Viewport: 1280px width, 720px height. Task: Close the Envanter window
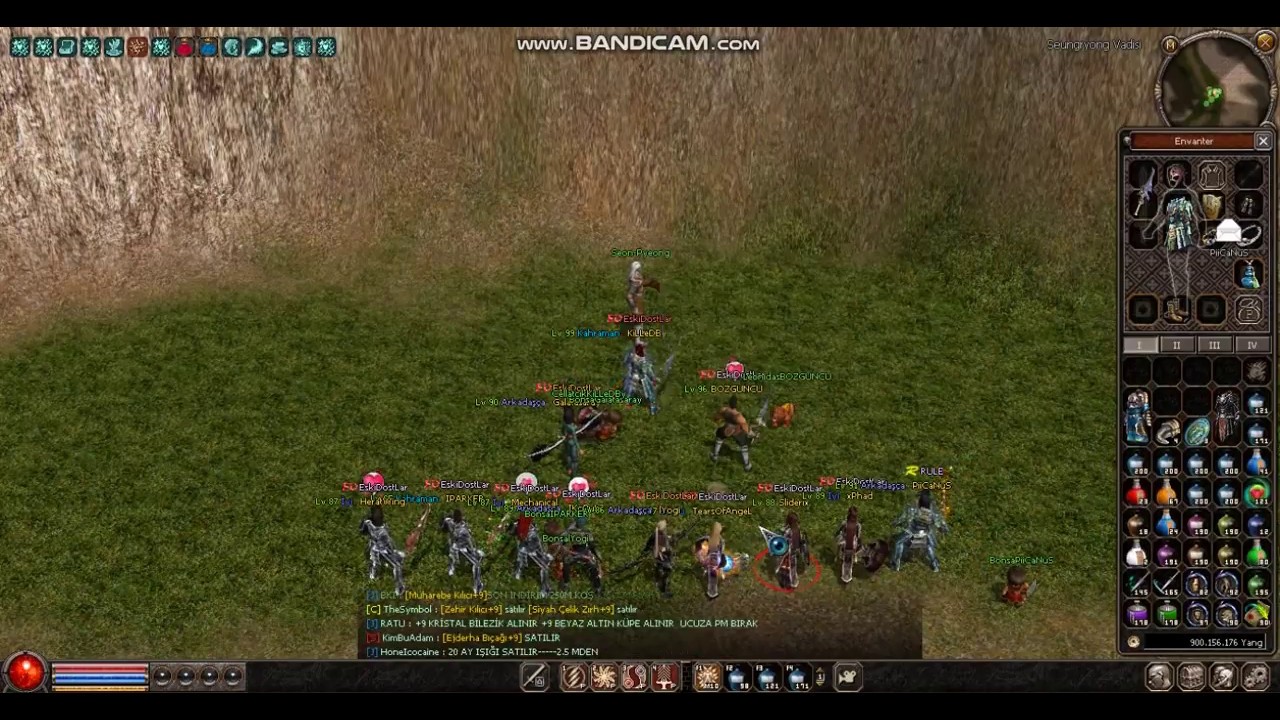click(x=1263, y=141)
